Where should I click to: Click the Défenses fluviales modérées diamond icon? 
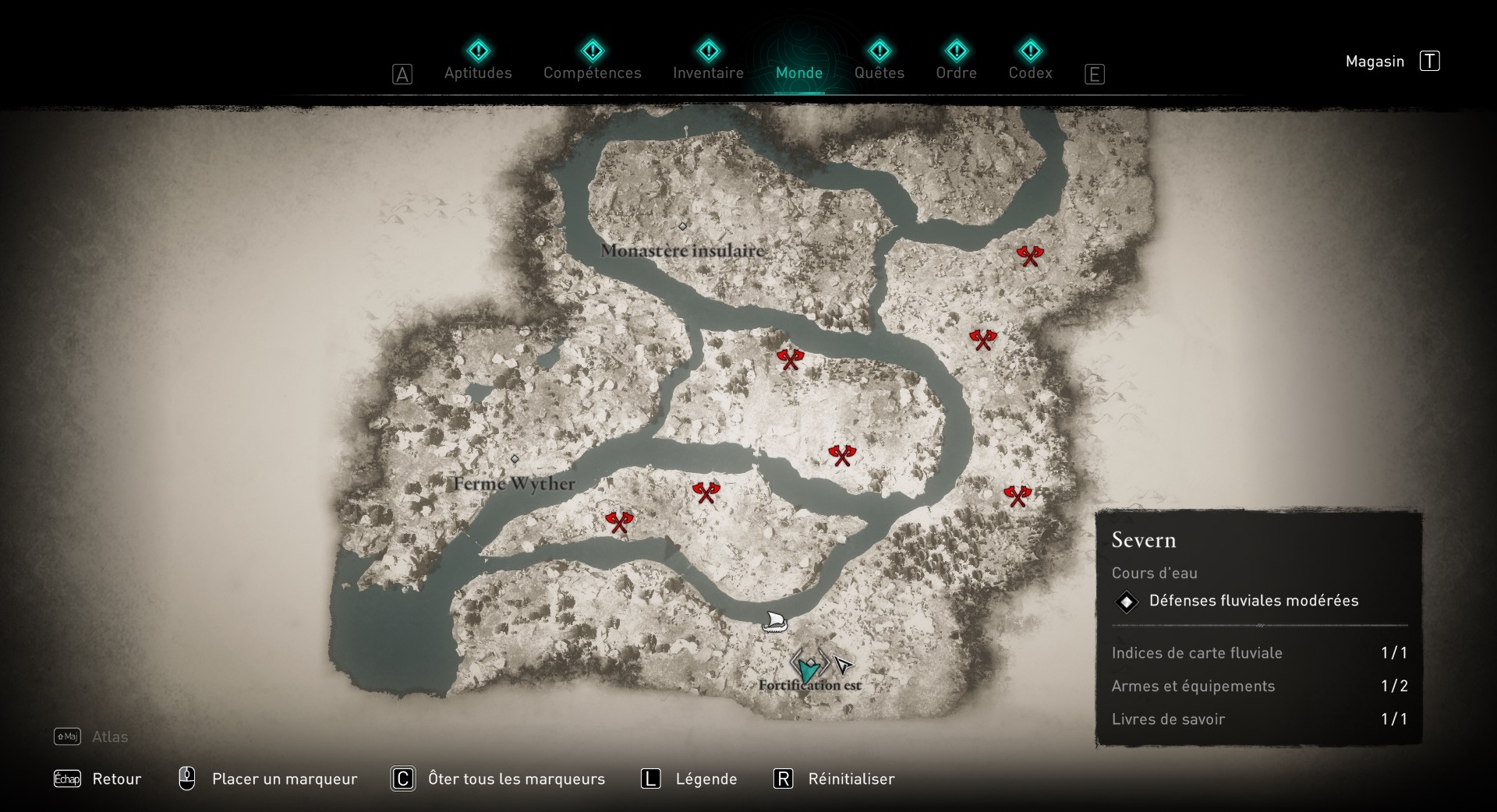click(1127, 601)
